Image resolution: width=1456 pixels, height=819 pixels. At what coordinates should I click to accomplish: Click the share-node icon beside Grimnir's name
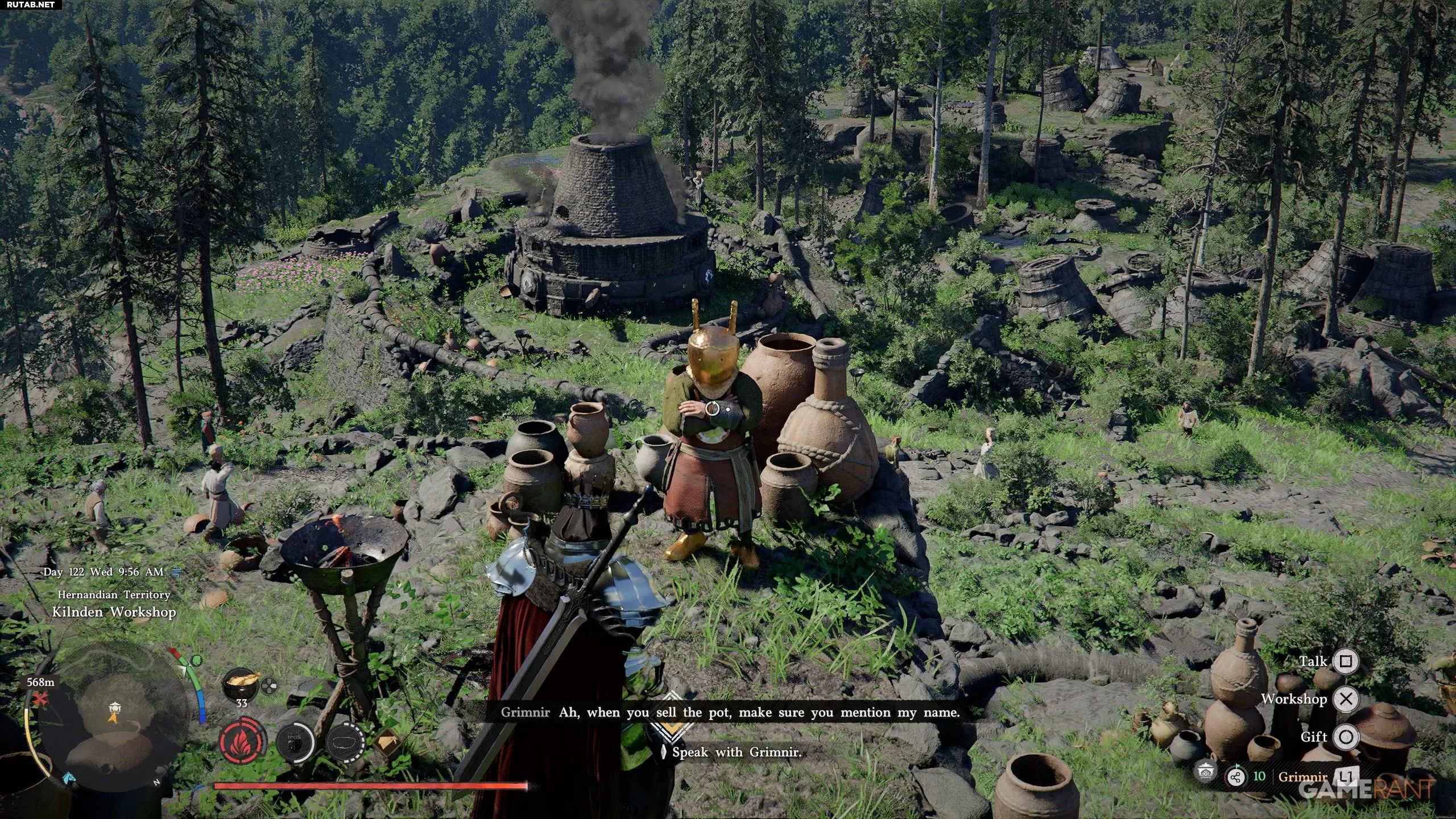click(1235, 777)
